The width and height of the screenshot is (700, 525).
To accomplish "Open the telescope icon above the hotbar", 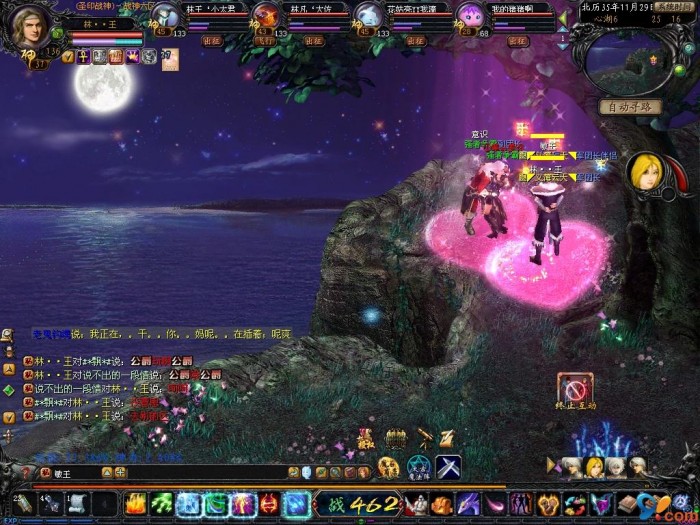I will click(423, 438).
